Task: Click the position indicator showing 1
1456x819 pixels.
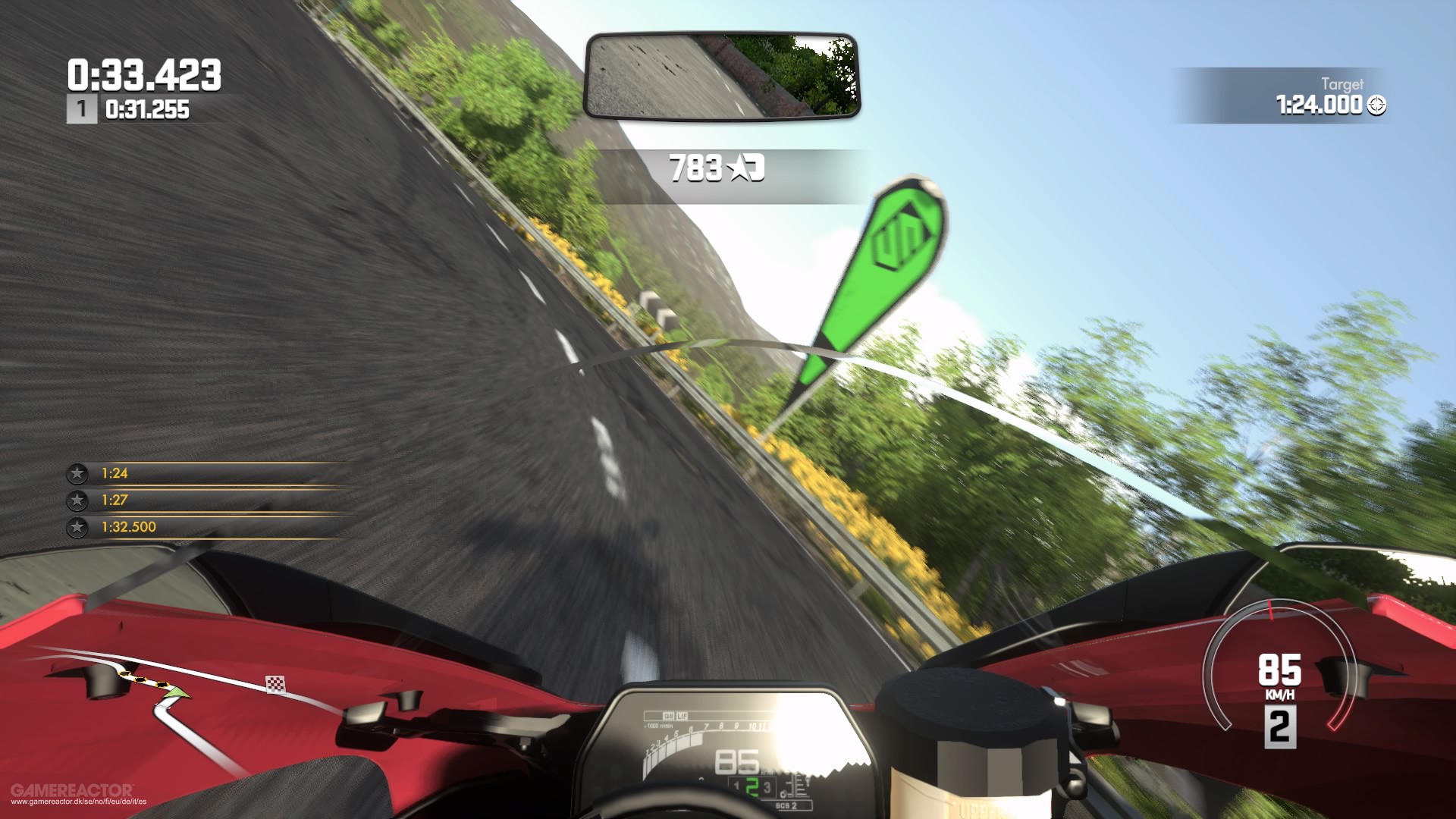Action: point(82,109)
